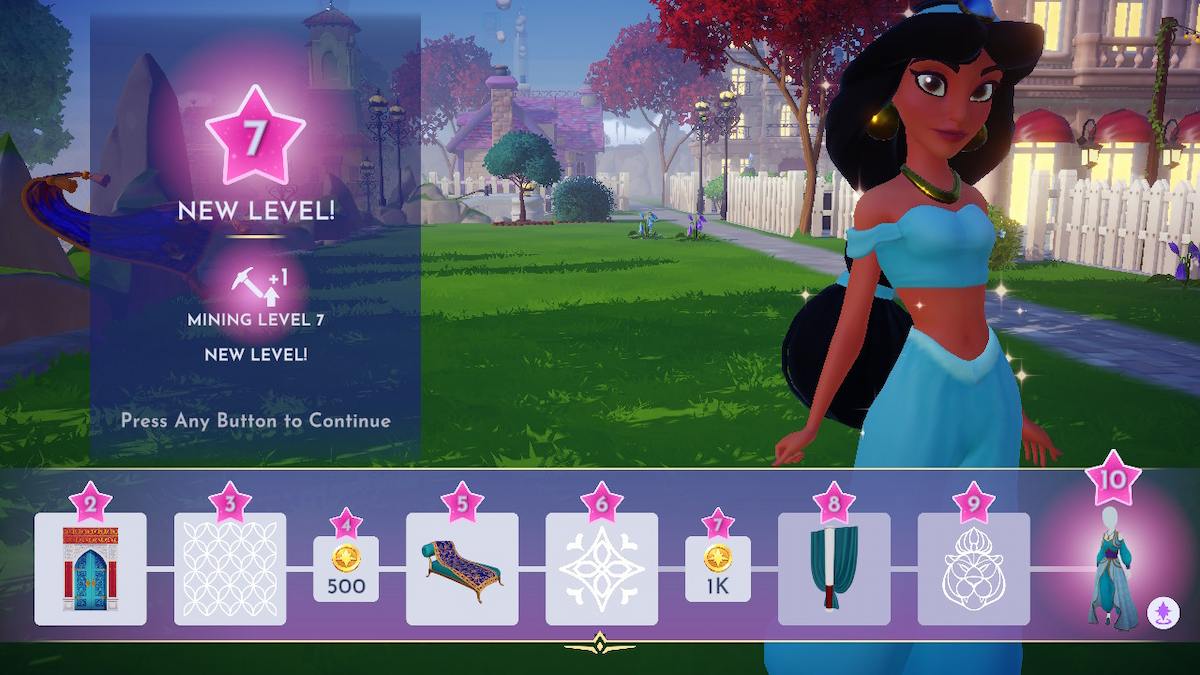Choose the level 3 lattice pattern reward

pos(230,568)
